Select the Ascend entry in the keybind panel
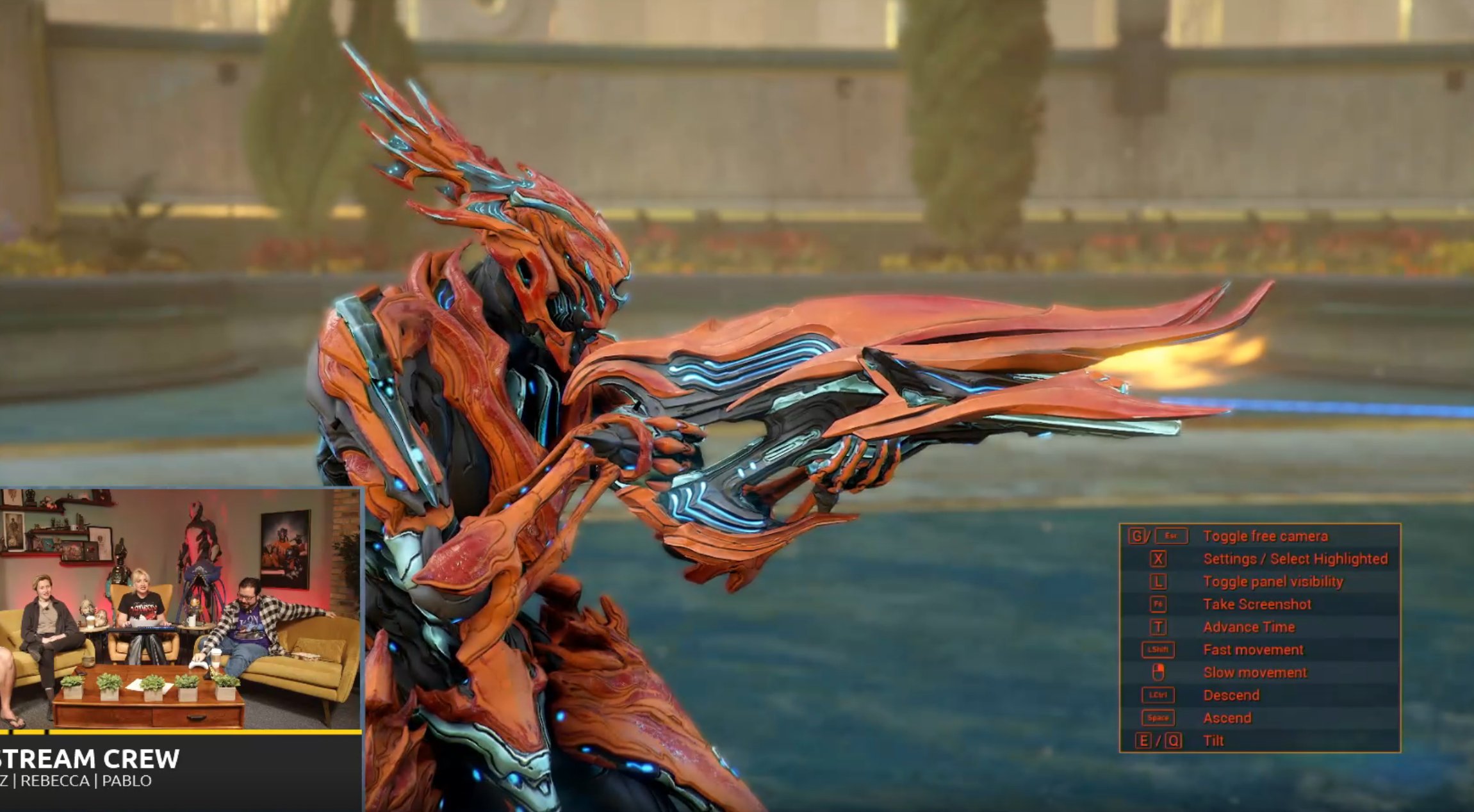This screenshot has width=1474, height=812. 1227,718
